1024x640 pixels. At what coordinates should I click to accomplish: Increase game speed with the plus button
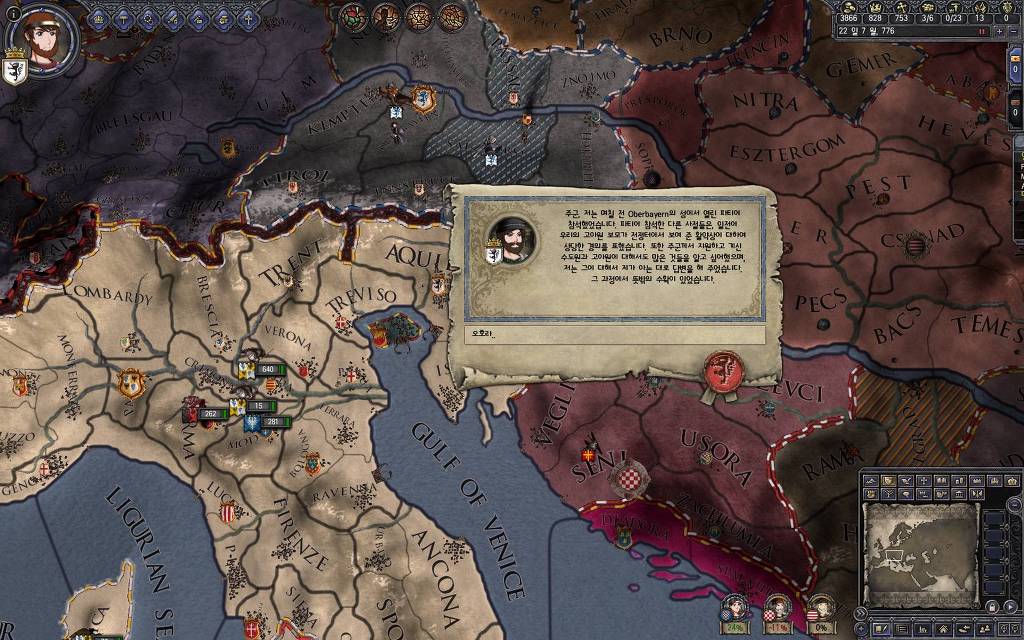tap(997, 32)
